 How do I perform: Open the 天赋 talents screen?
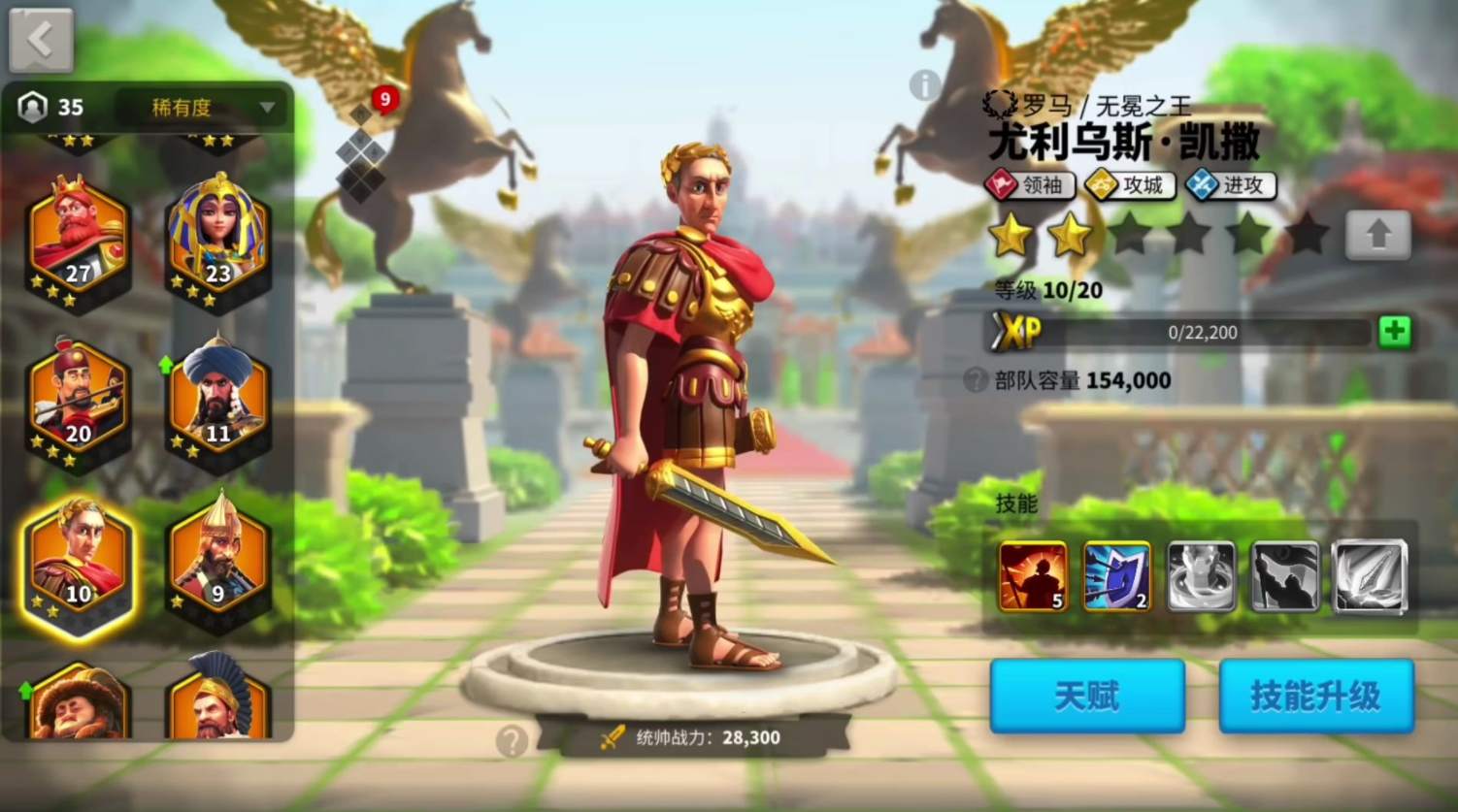(x=1085, y=696)
